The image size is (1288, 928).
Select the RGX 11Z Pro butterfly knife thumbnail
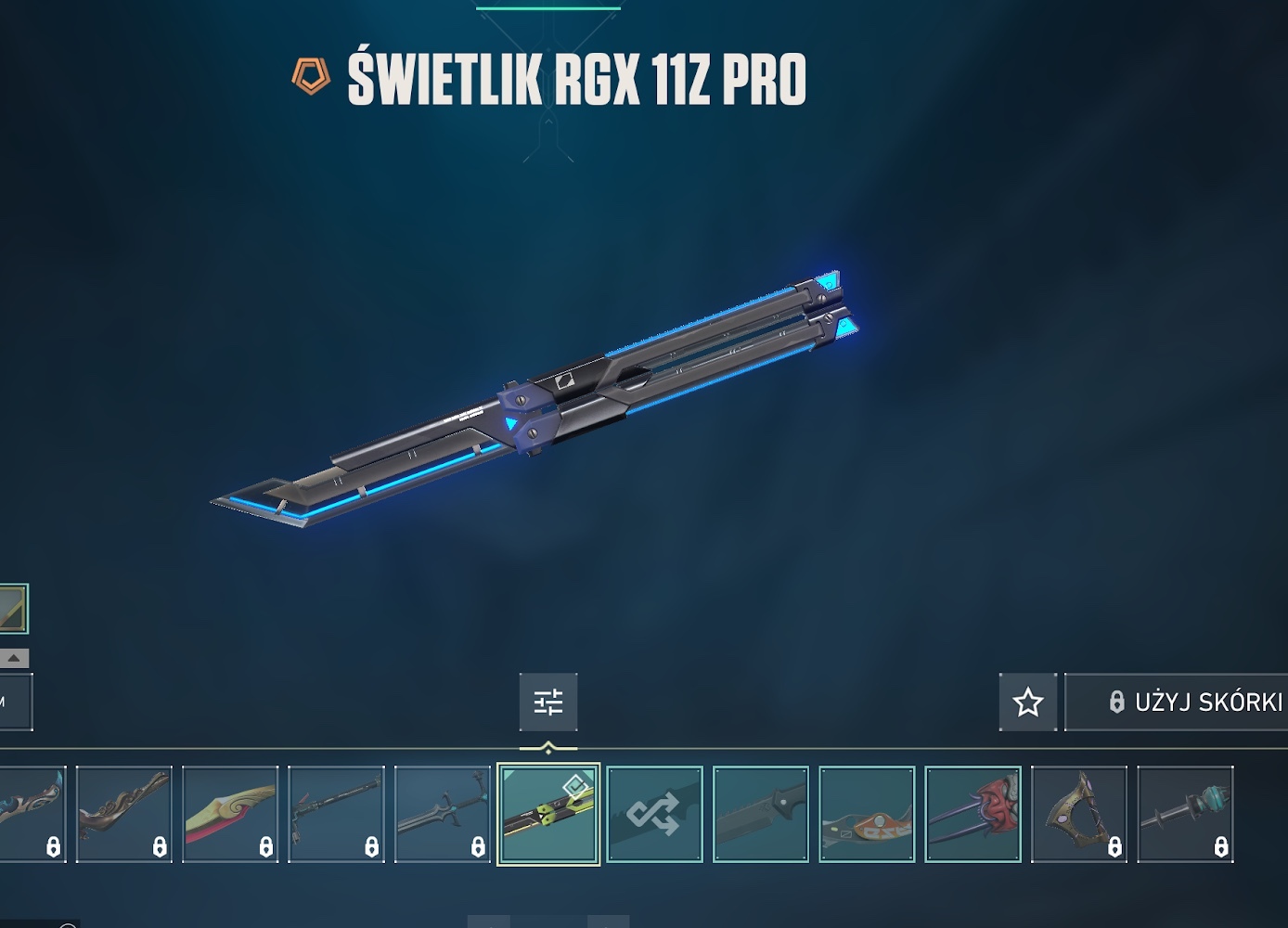coord(548,814)
